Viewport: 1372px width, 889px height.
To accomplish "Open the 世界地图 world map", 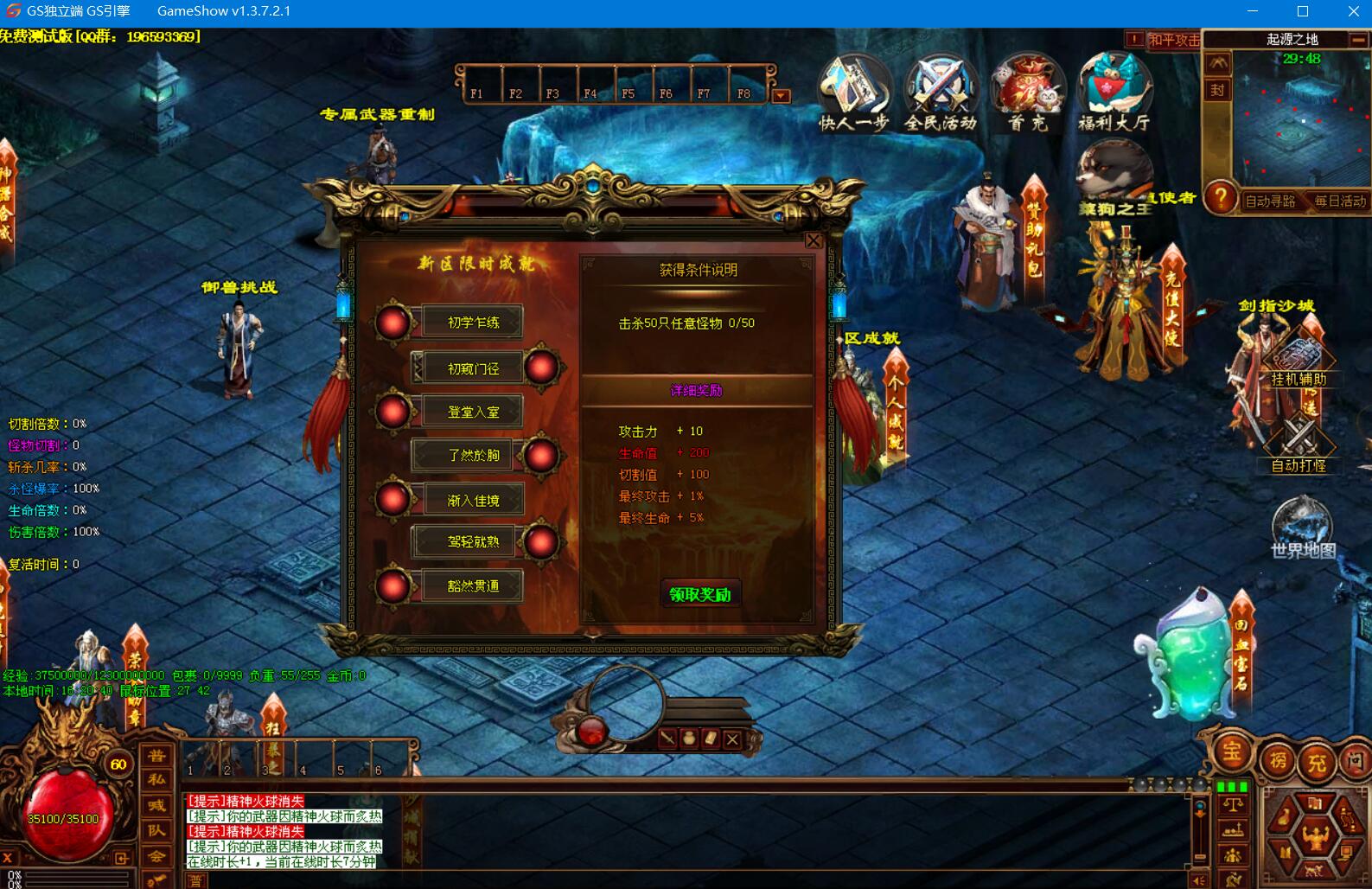I will point(1302,528).
